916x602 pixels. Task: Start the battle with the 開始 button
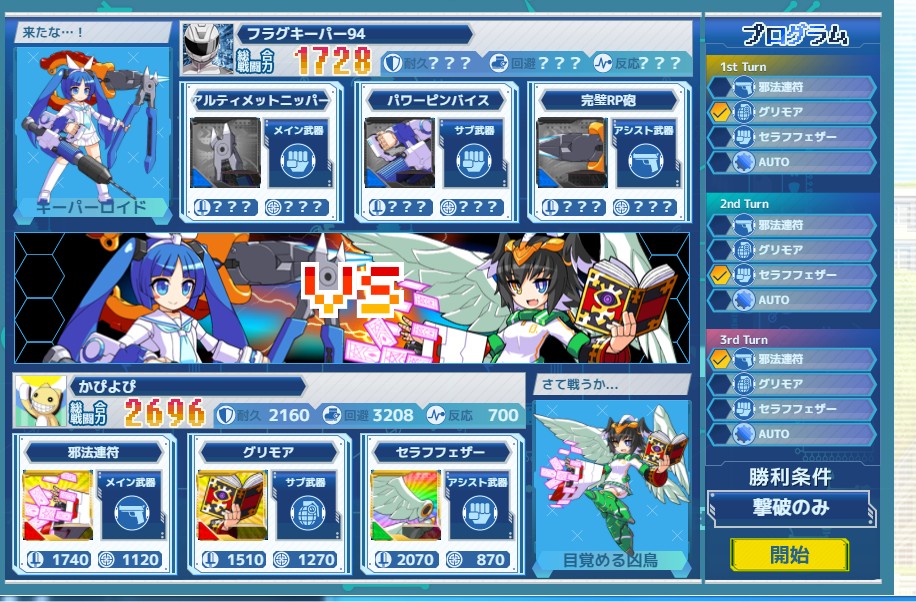point(789,555)
